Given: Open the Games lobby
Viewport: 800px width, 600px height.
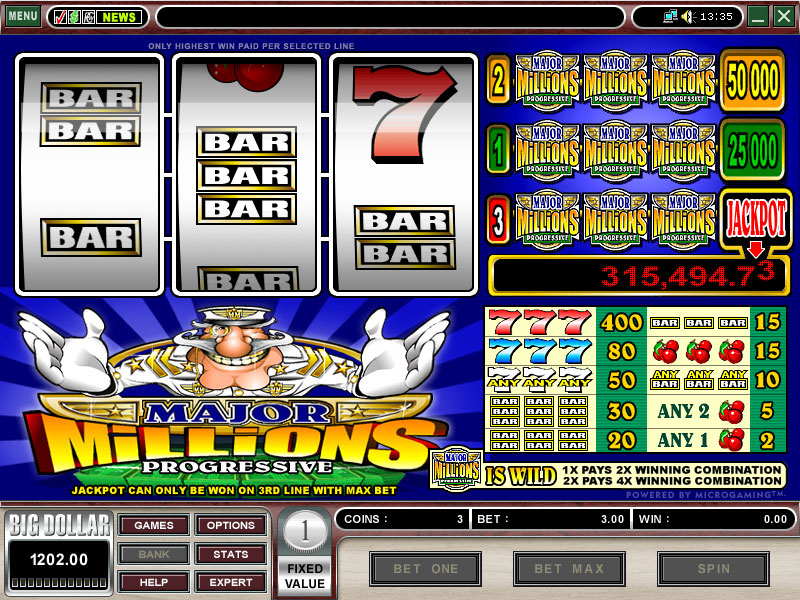Looking at the screenshot, I should click(153, 526).
